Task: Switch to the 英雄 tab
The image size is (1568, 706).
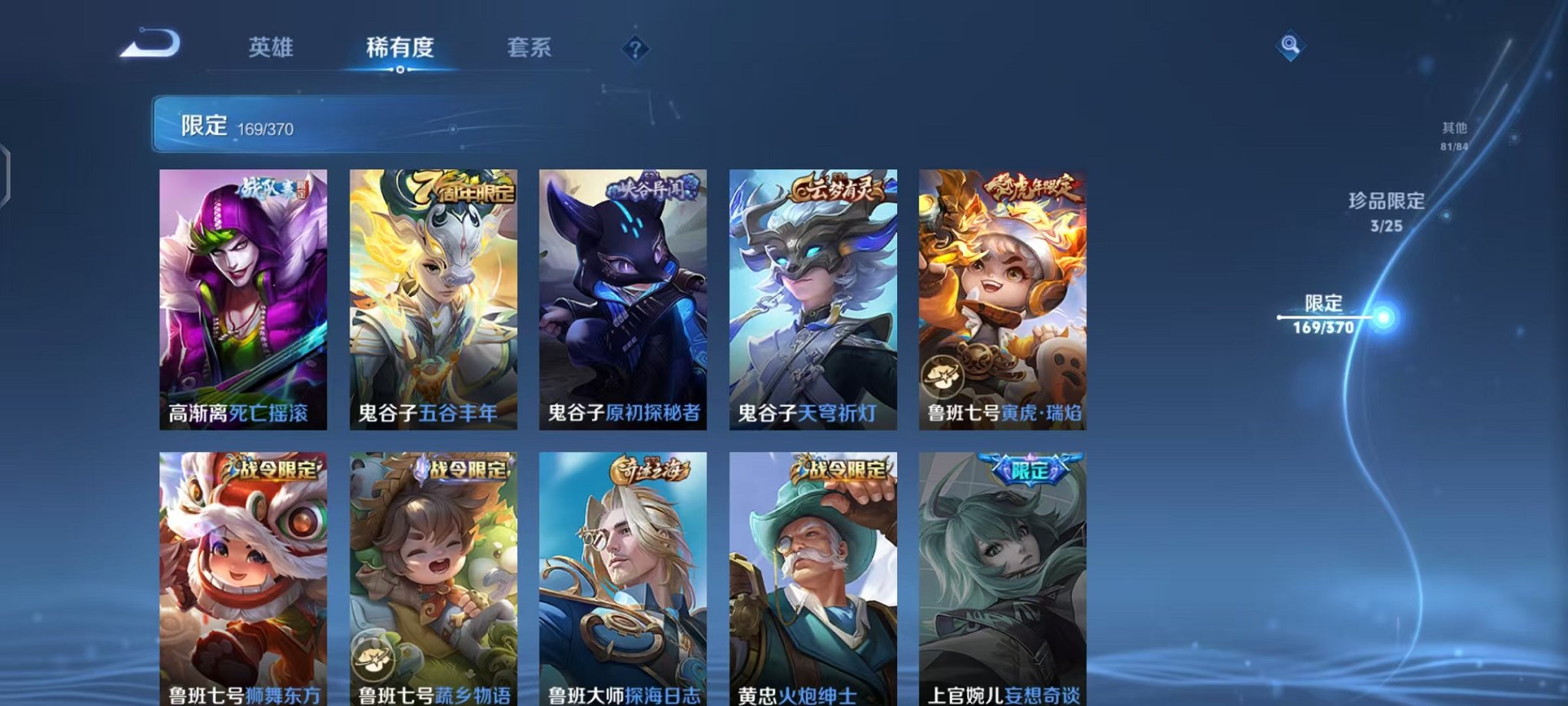Action: tap(273, 48)
